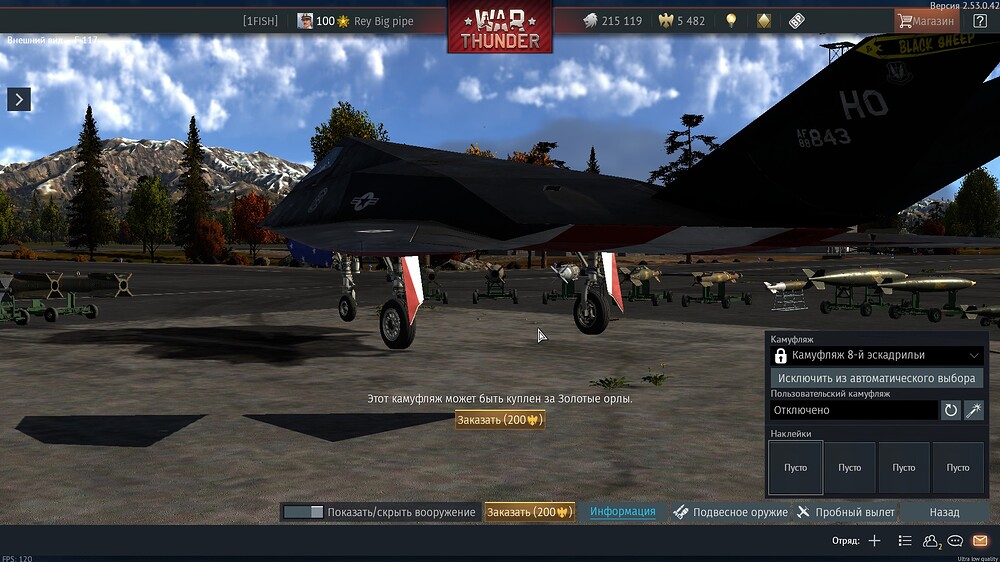Add a squad member with the plus icon

coord(874,541)
